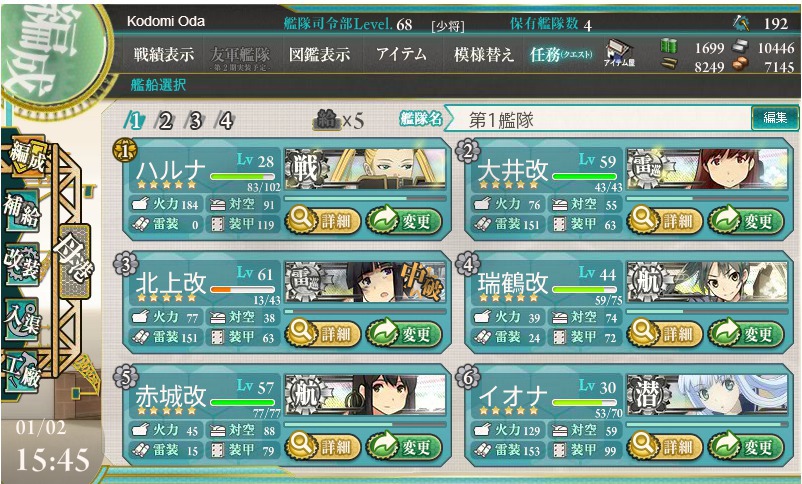802x484 pixels.
Task: Switch to fleet tab 4
Action: (x=226, y=121)
